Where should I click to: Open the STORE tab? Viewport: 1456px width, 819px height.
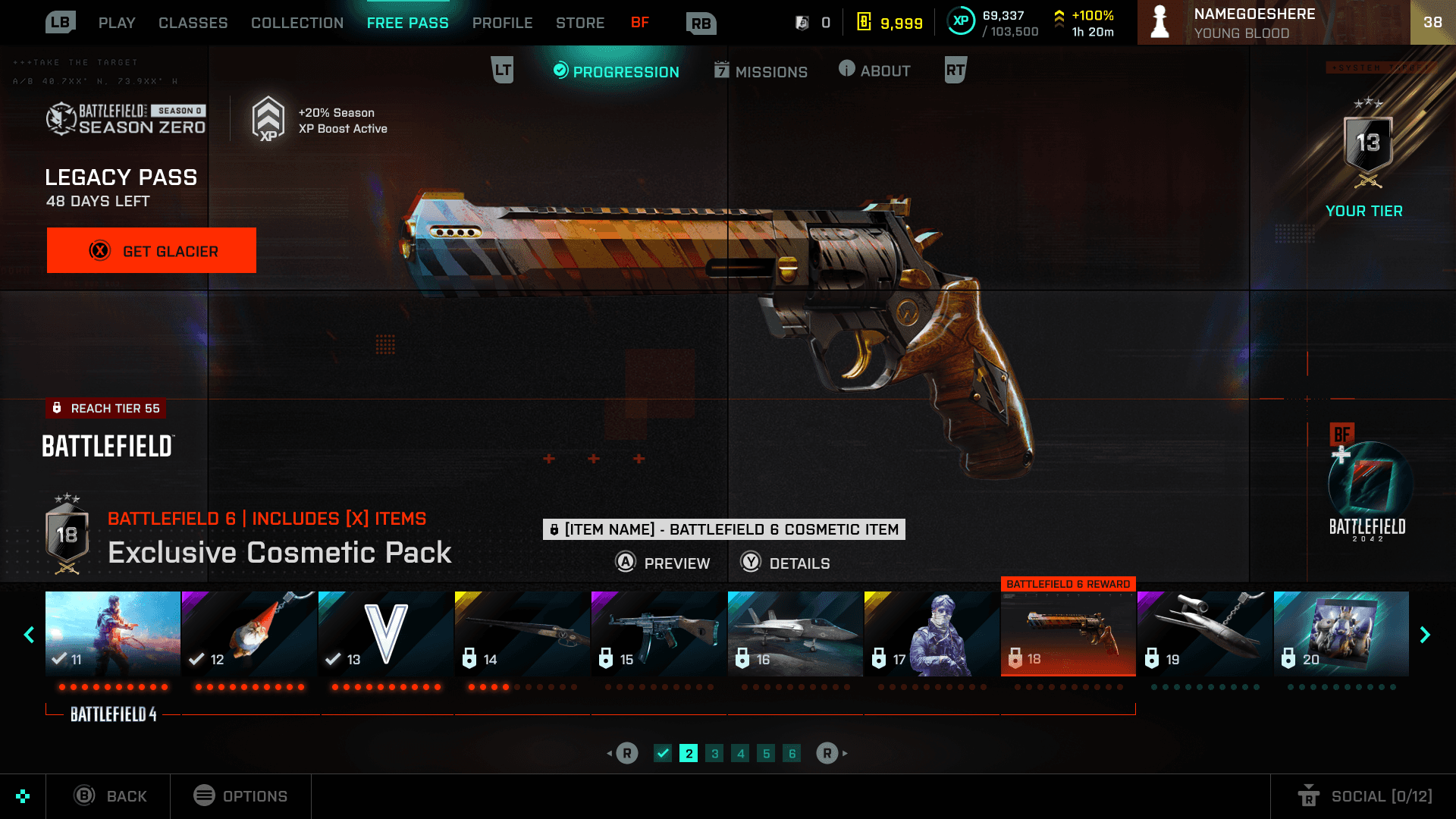(580, 23)
